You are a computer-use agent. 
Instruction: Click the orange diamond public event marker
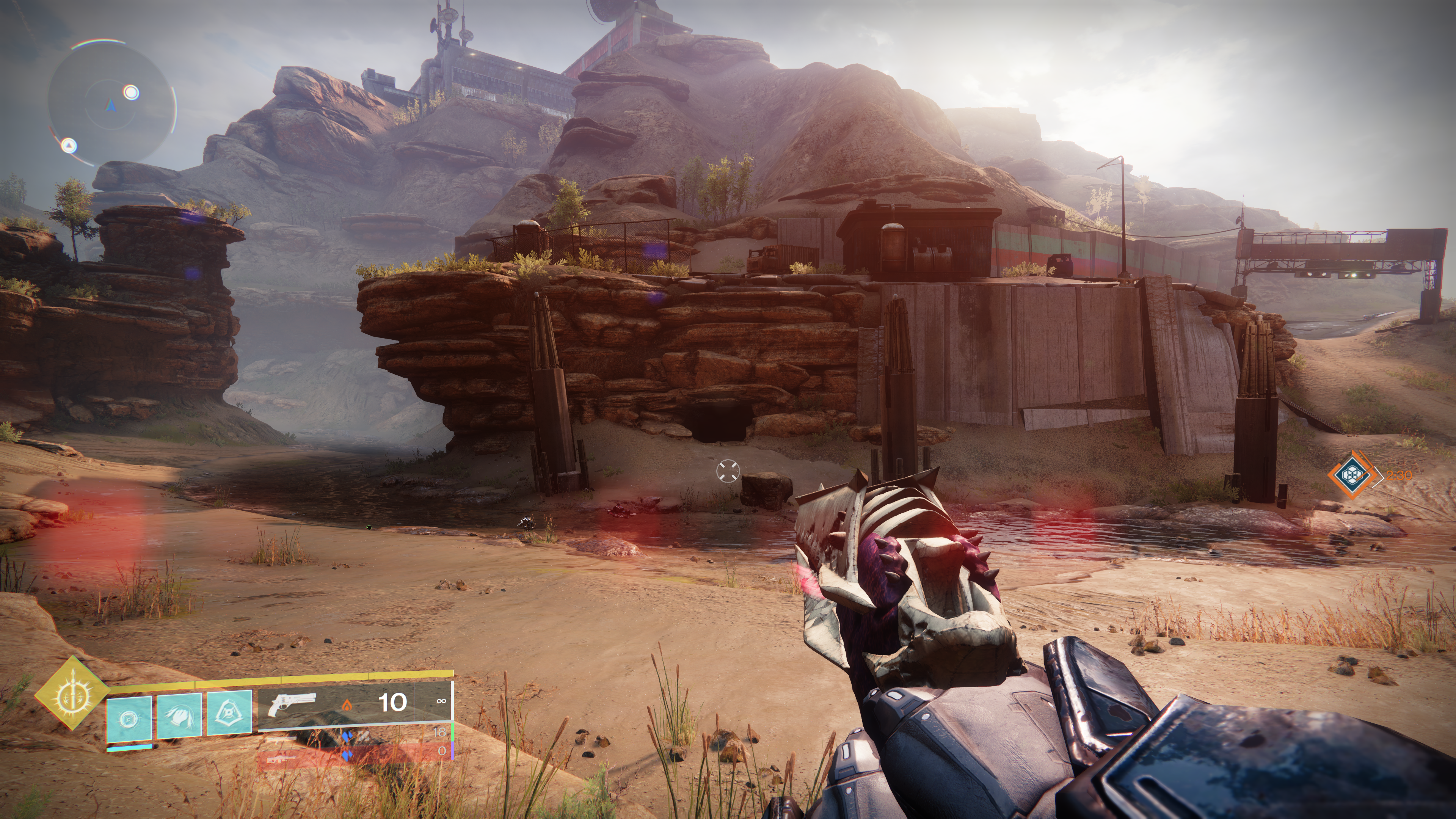1352,474
